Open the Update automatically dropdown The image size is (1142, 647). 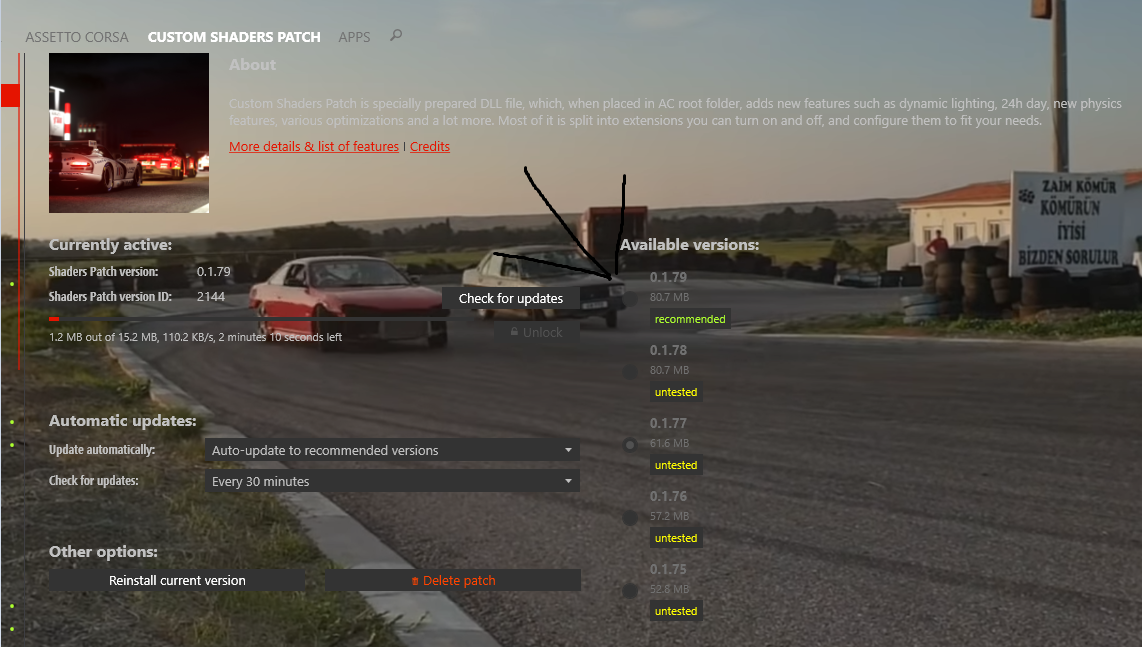click(x=391, y=450)
